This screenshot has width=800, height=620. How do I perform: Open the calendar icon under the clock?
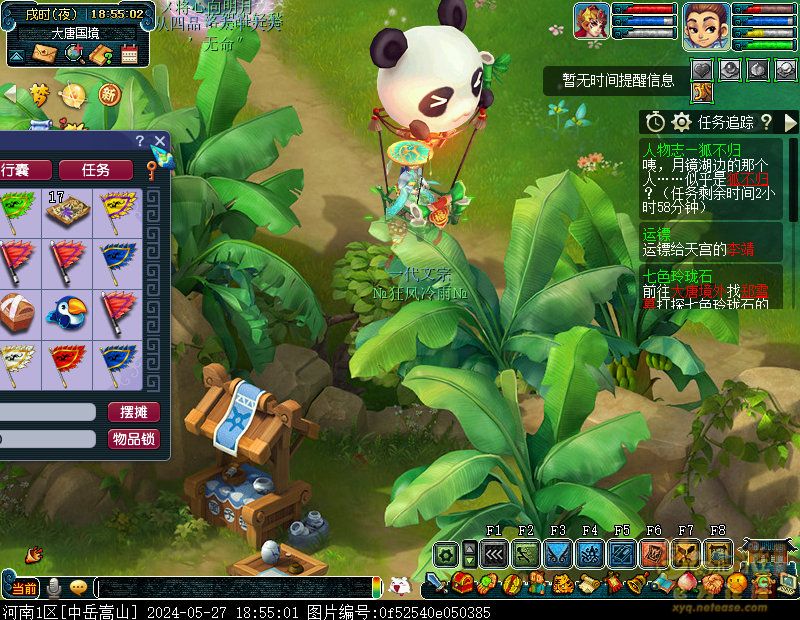[129, 54]
